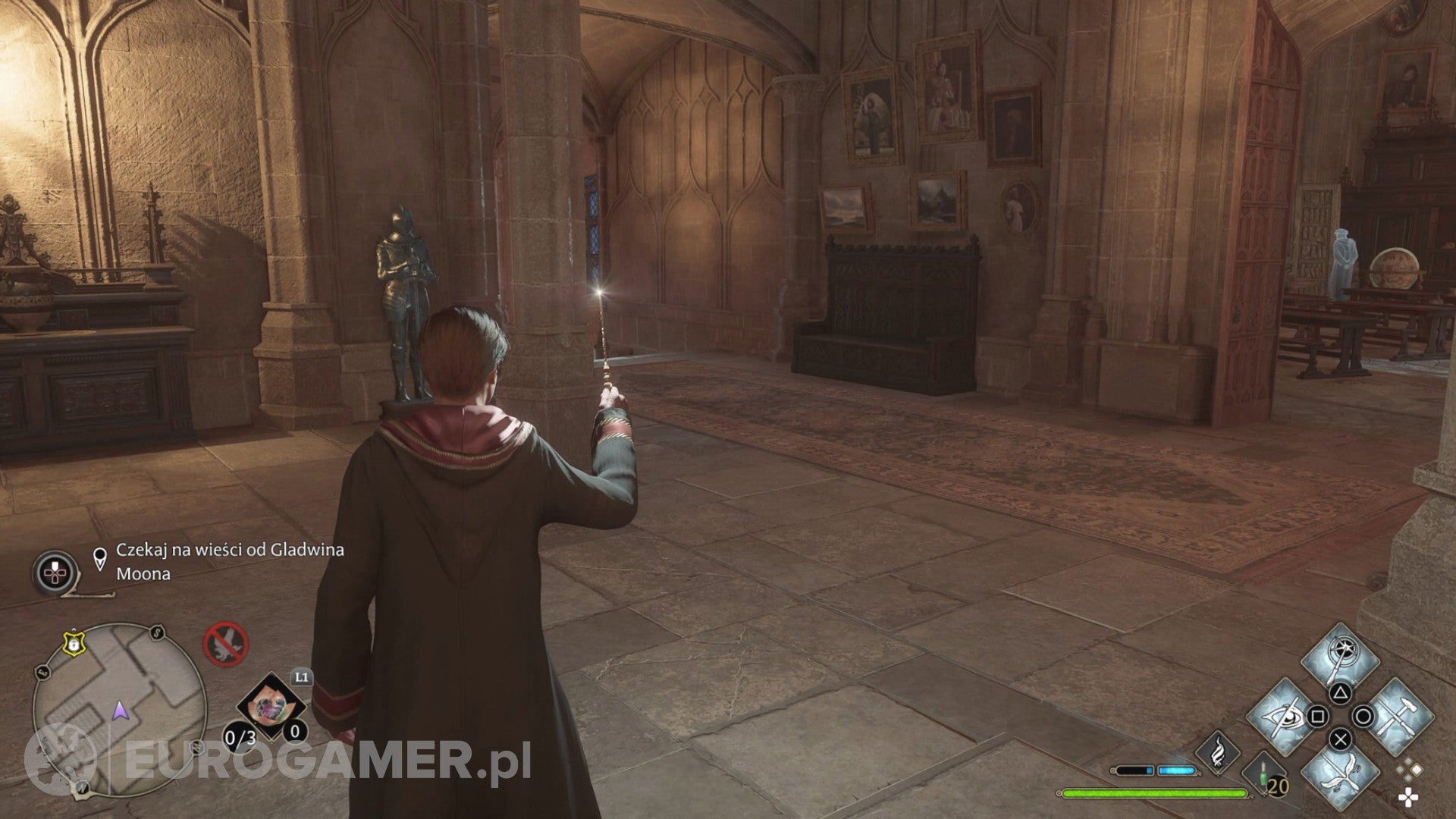Open the L1 plant item slot
The width and height of the screenshot is (1456, 819).
point(271,705)
